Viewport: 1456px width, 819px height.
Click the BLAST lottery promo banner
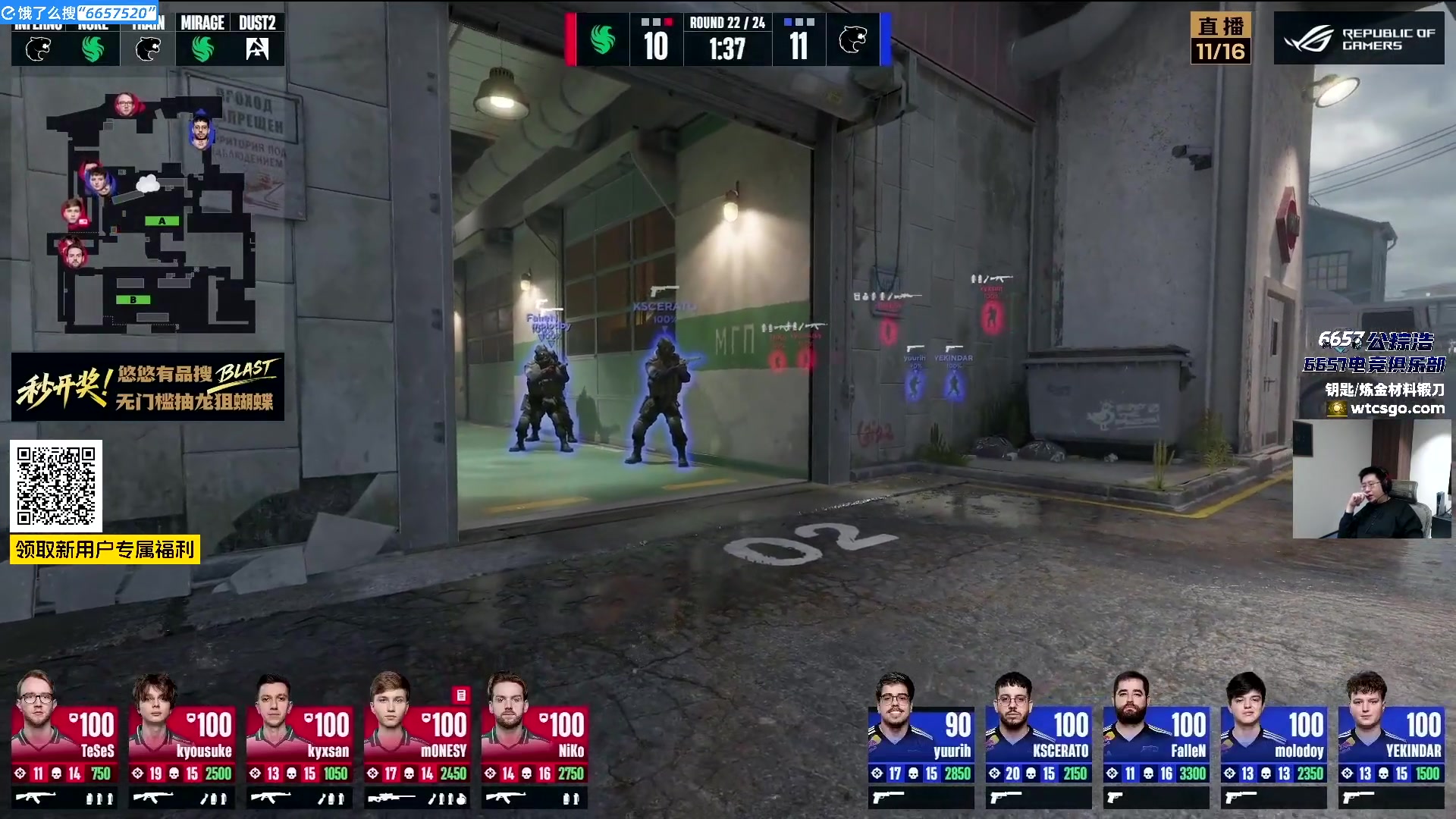point(148,387)
